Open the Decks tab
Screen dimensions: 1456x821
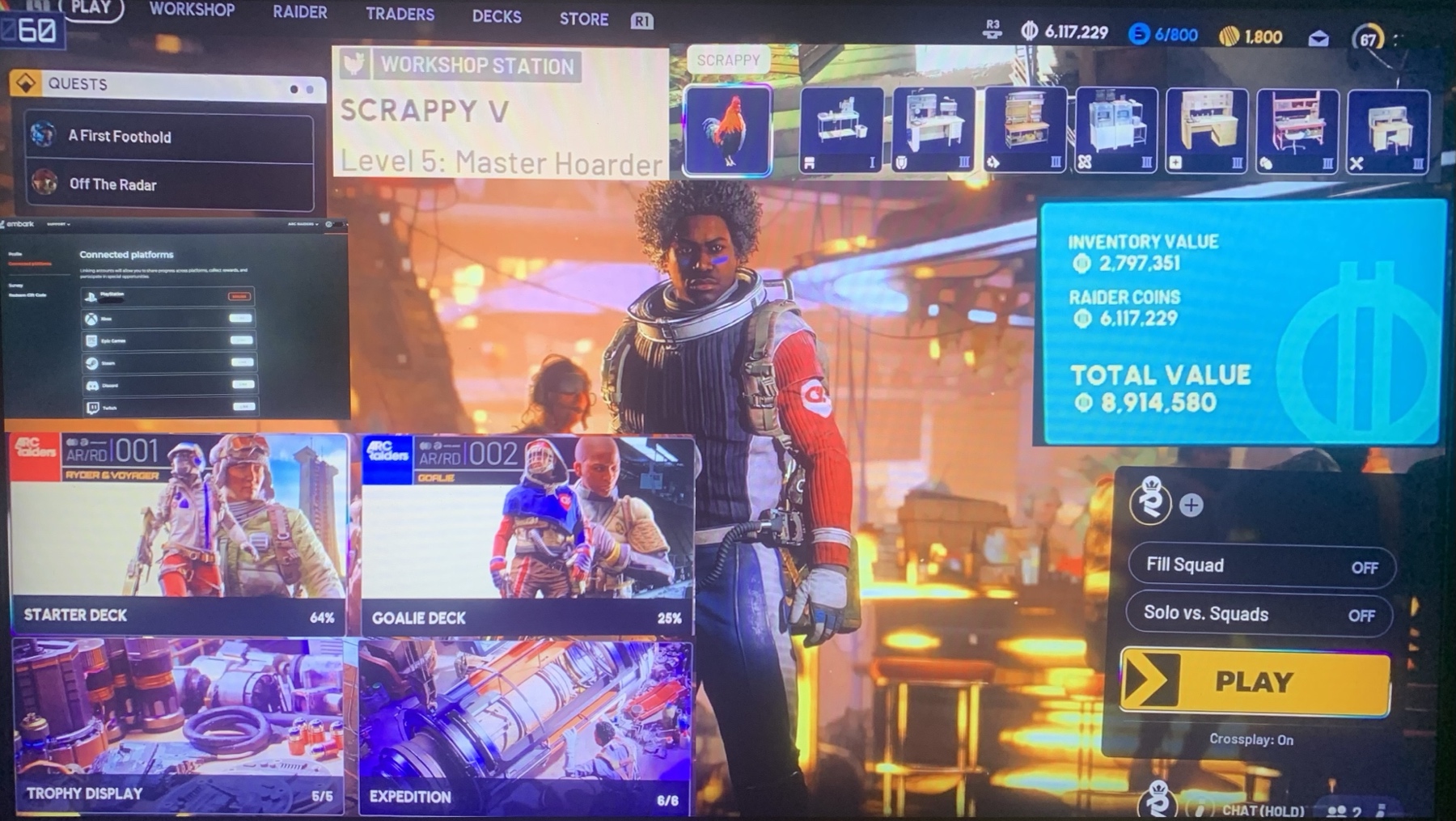click(x=497, y=17)
